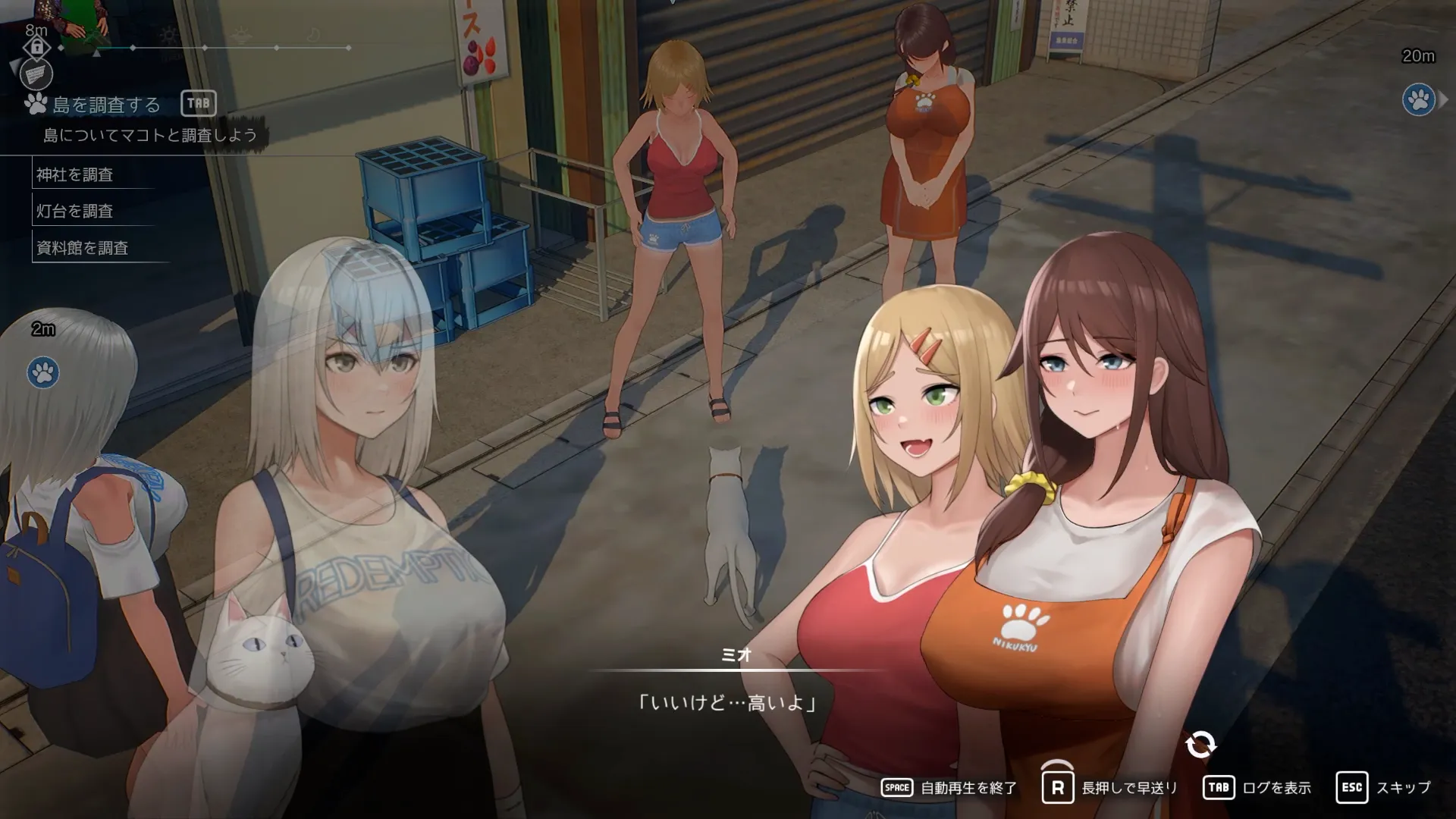The width and height of the screenshot is (1456, 819).
Task: Expand the quest list with the TAB badge
Action: (x=199, y=102)
